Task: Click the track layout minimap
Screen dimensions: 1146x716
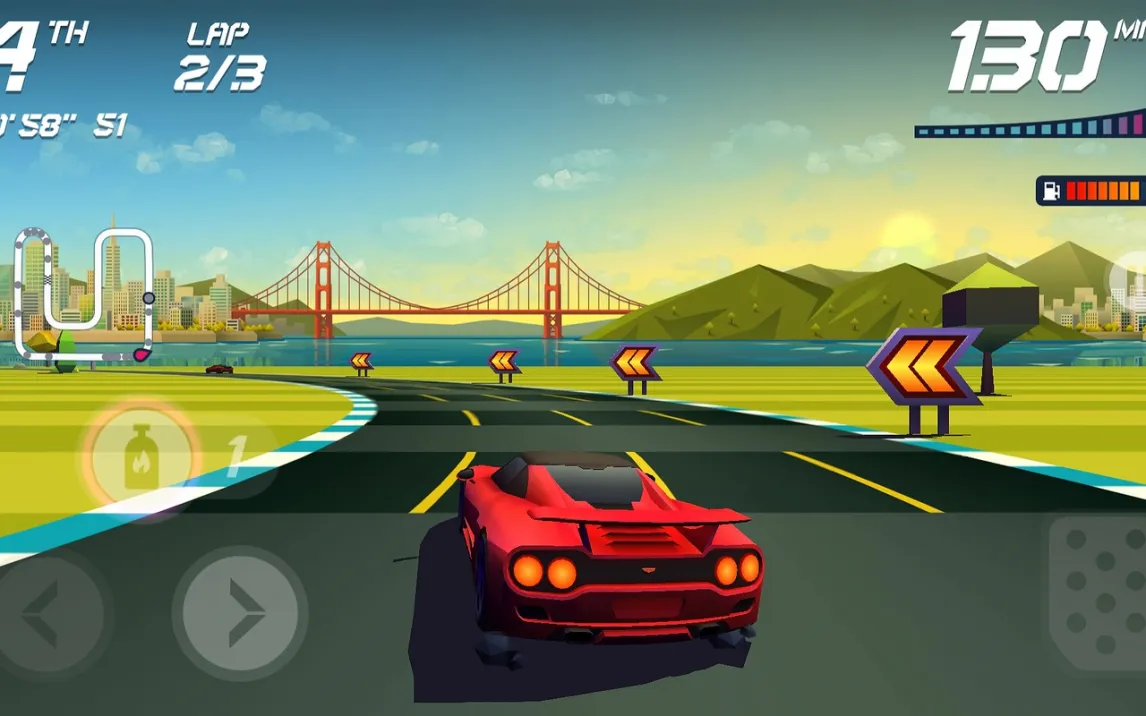Action: pyautogui.click(x=85, y=294)
